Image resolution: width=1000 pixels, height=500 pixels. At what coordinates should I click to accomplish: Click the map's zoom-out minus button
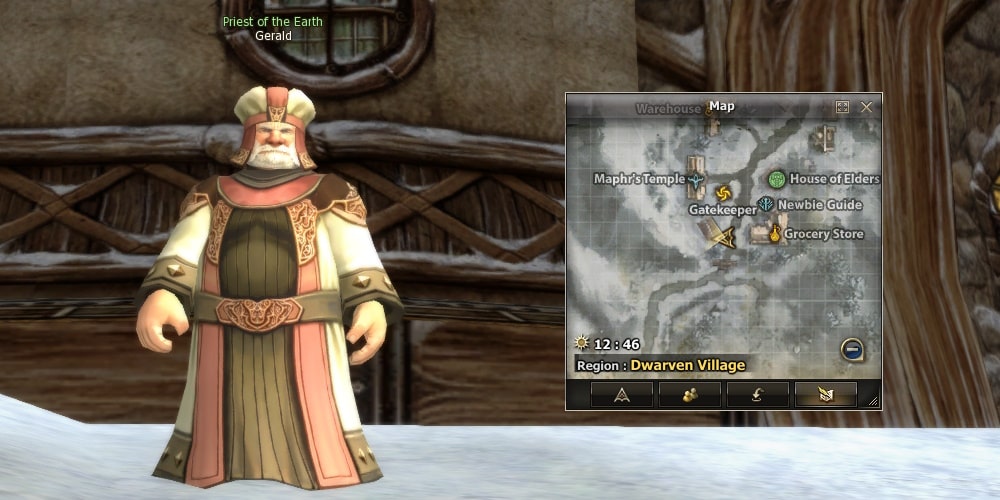(852, 350)
